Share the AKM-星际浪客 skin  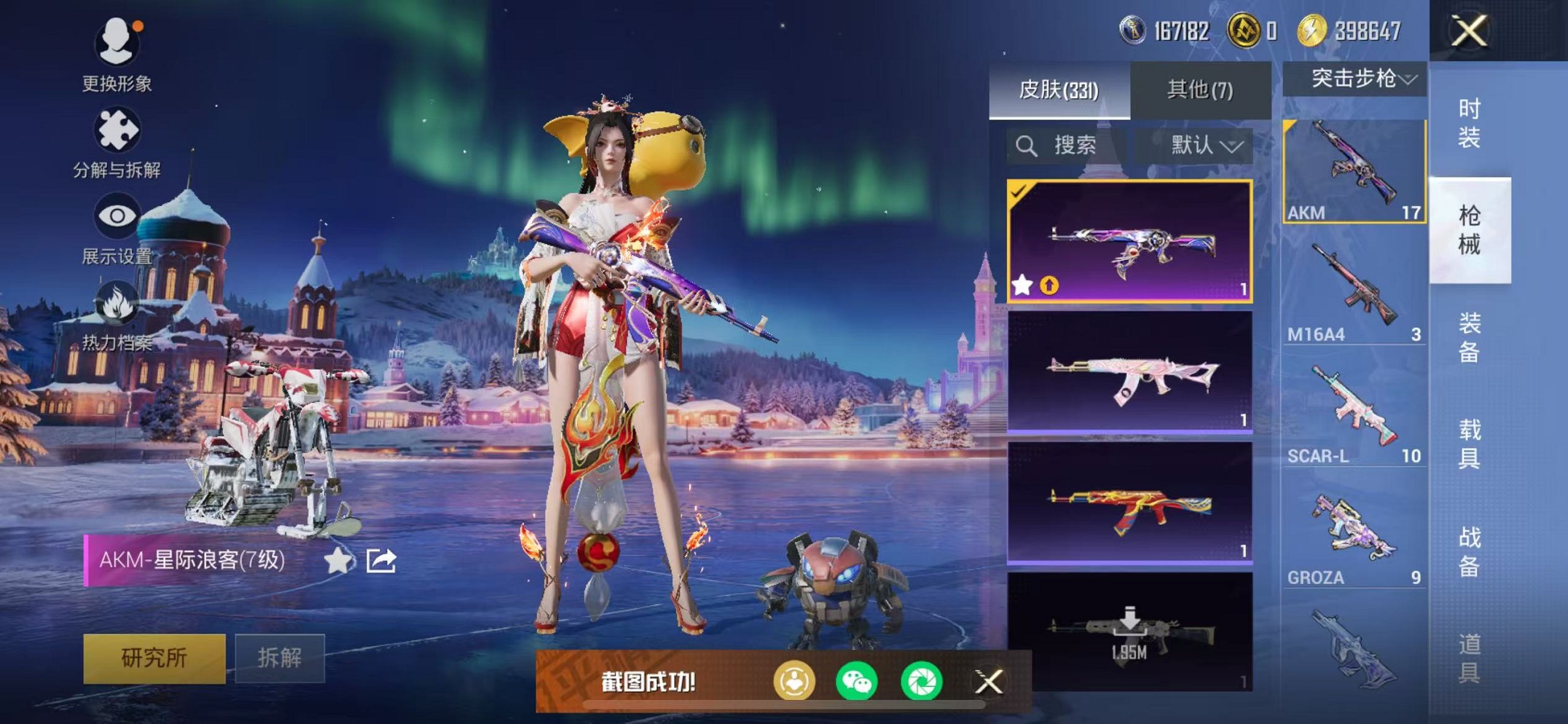click(x=381, y=561)
